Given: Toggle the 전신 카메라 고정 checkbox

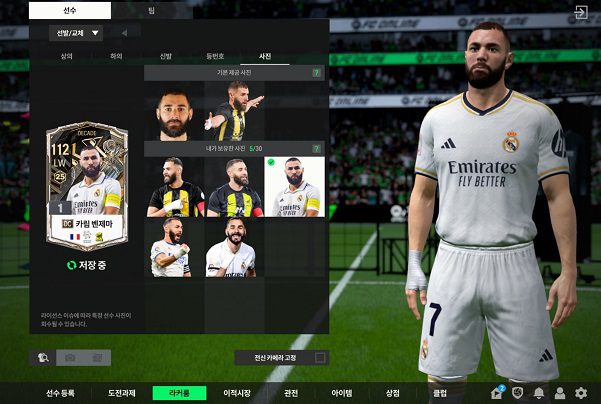Looking at the screenshot, I should [x=320, y=357].
